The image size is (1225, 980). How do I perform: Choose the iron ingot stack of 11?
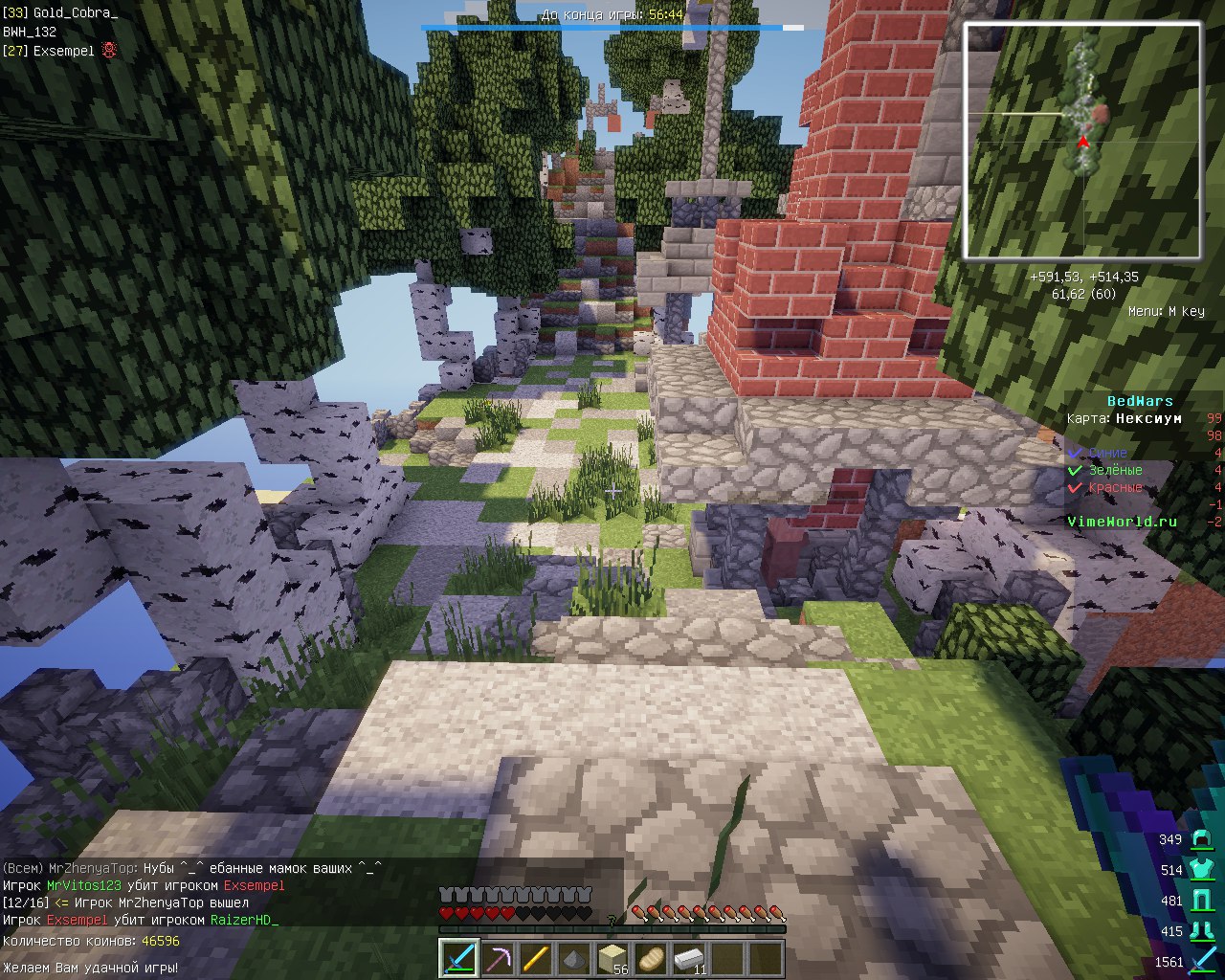[x=689, y=958]
